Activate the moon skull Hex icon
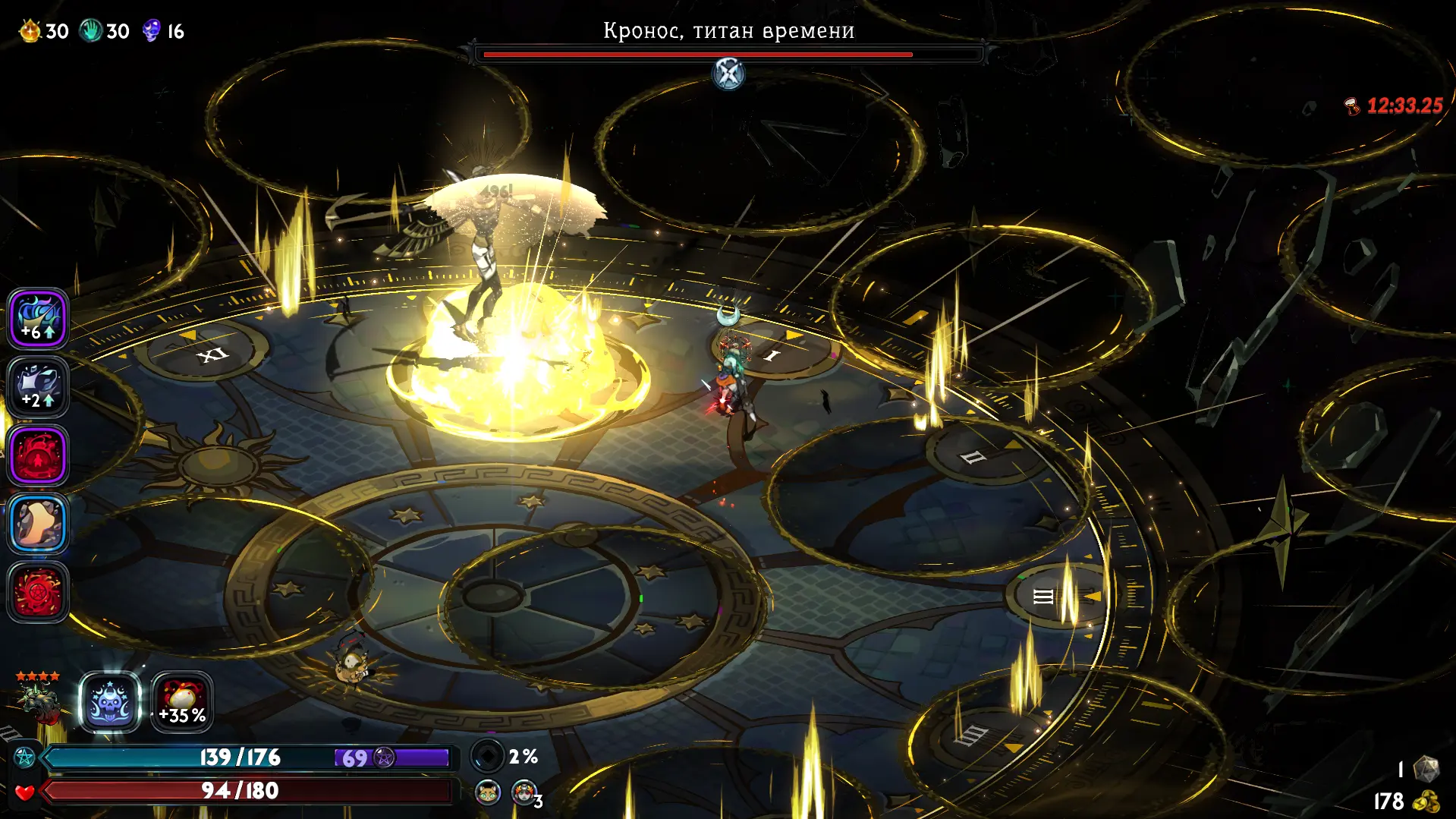 pyautogui.click(x=110, y=703)
